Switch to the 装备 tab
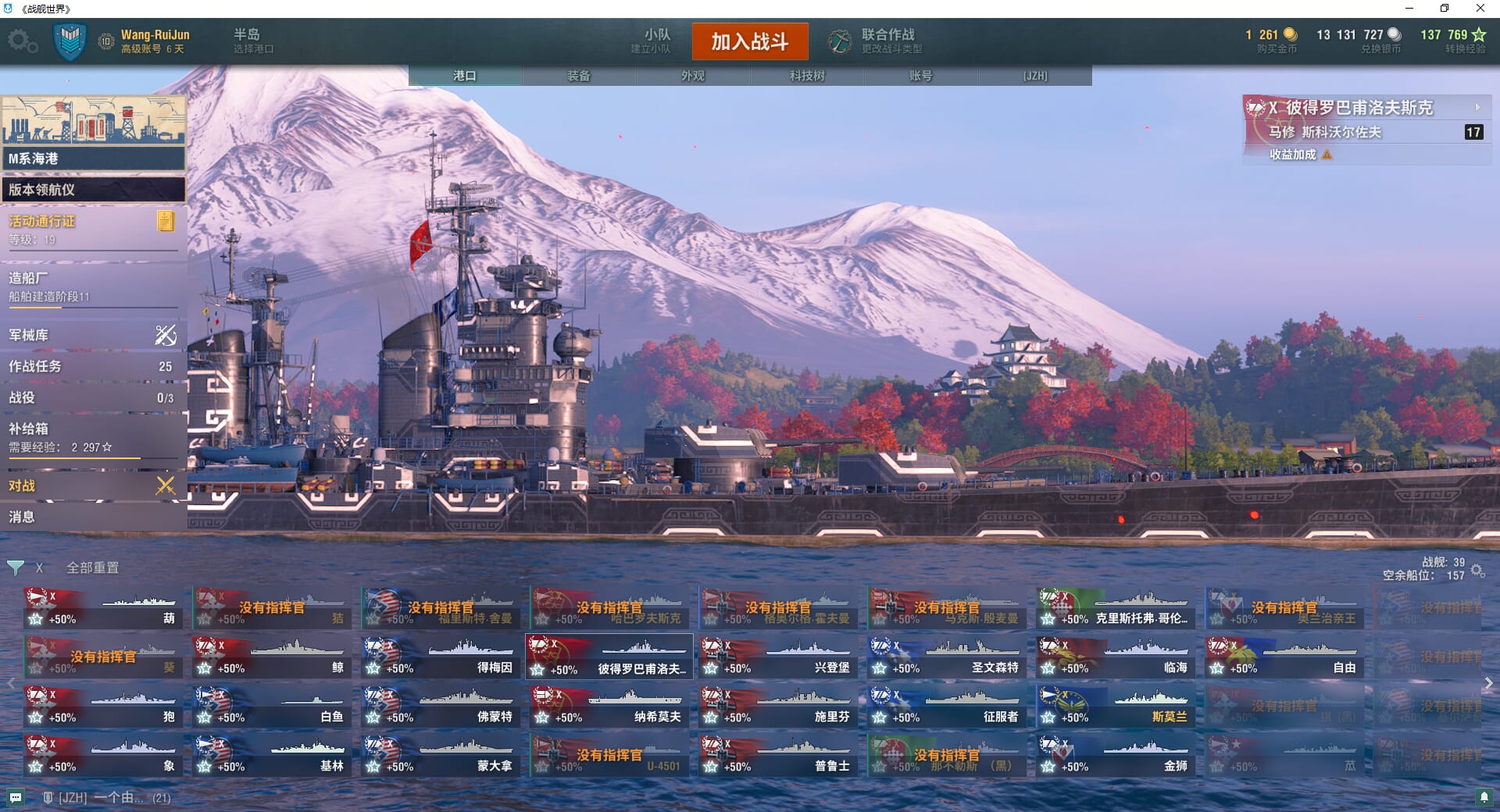This screenshot has height=812, width=1500. click(x=579, y=76)
